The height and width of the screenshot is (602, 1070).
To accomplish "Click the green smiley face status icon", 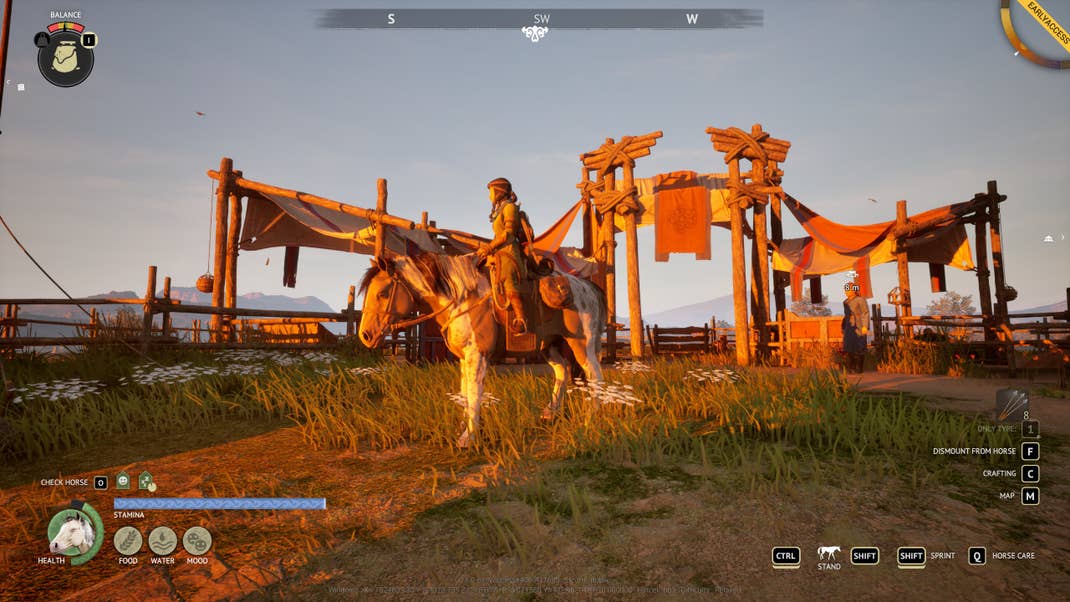I will tap(123, 482).
